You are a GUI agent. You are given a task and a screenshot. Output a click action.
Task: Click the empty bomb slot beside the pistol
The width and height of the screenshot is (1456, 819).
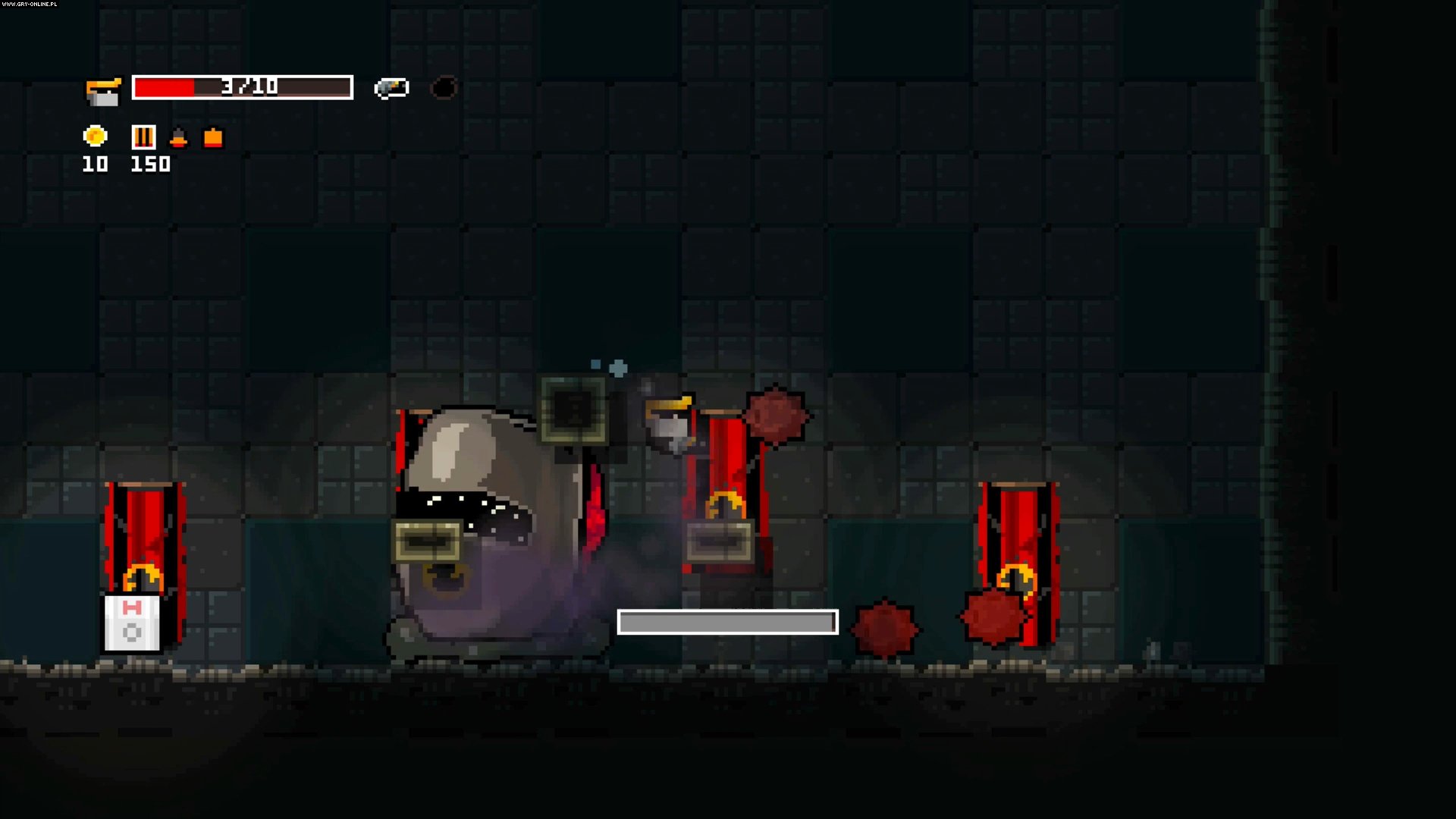(x=444, y=88)
